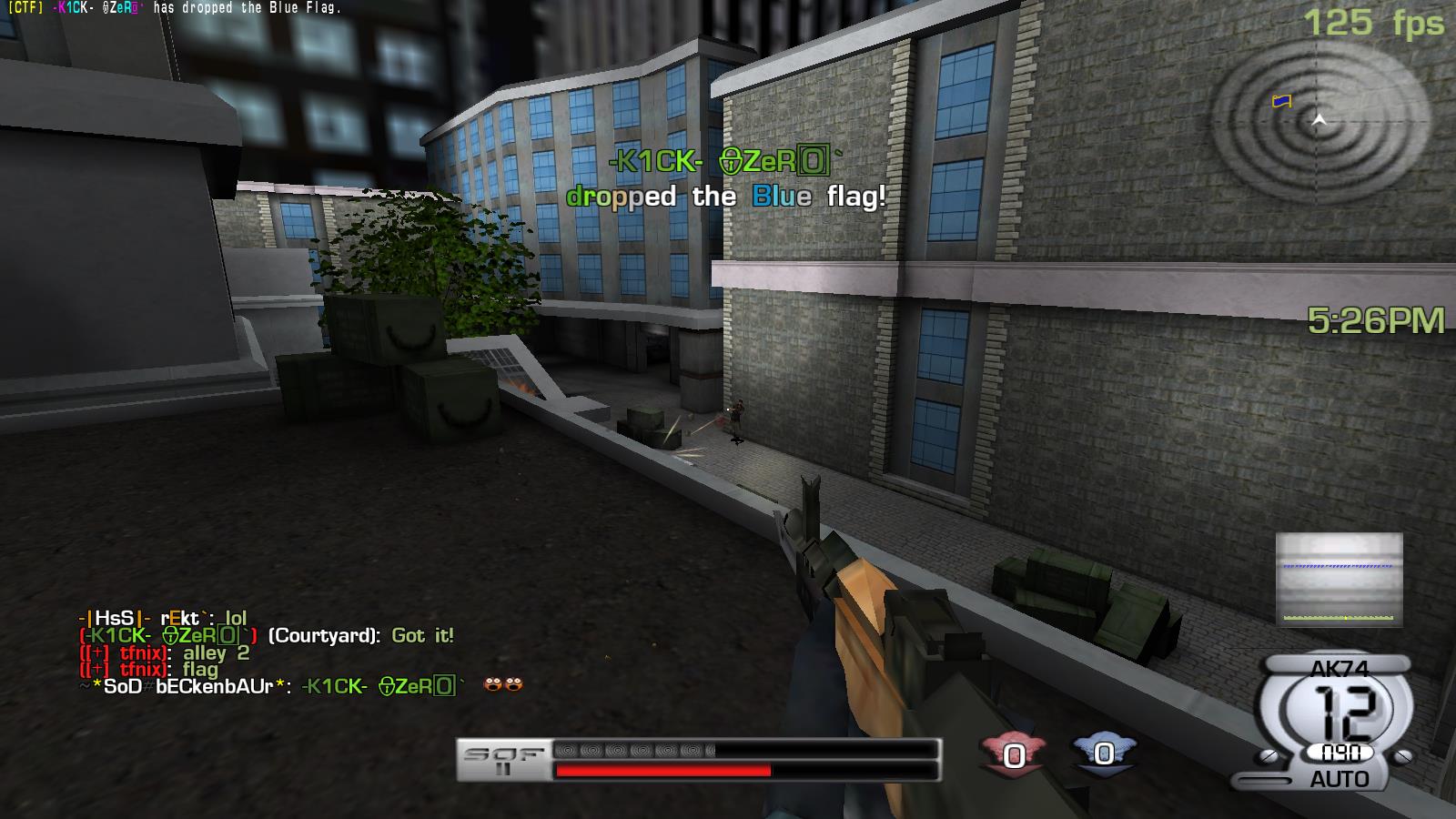
Task: Click the red team flag score icon
Action: pyautogui.click(x=1013, y=754)
